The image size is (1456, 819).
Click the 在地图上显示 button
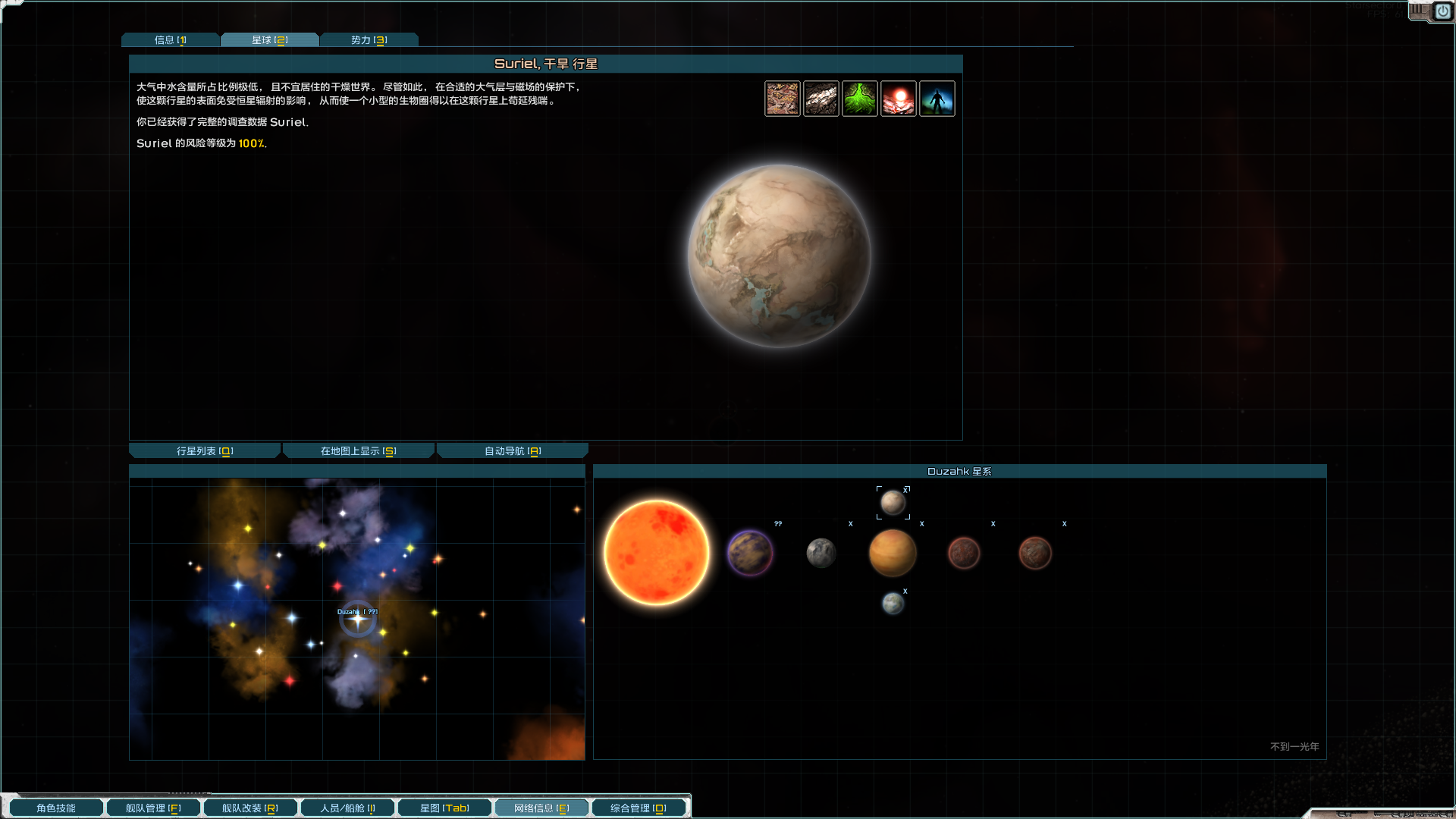click(x=358, y=451)
